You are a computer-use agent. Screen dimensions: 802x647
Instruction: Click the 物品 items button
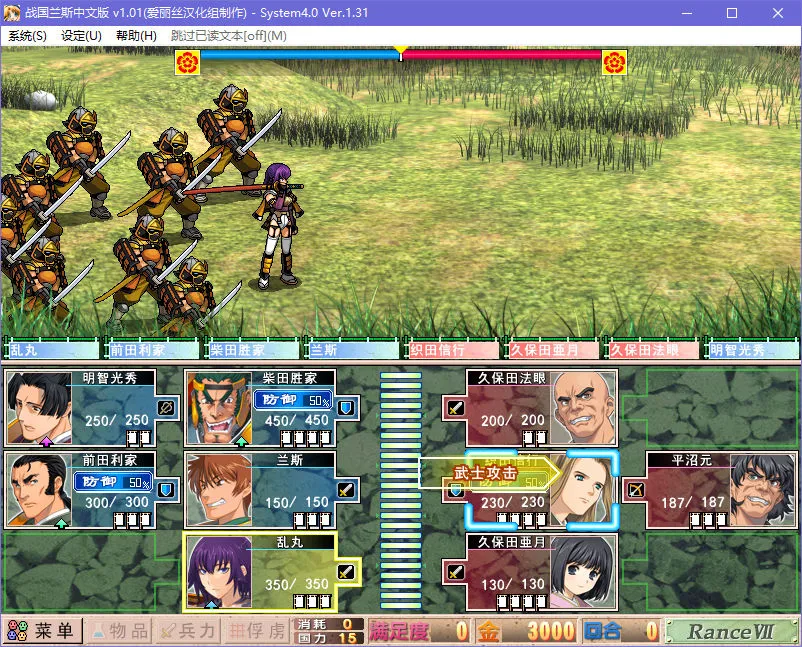click(118, 631)
